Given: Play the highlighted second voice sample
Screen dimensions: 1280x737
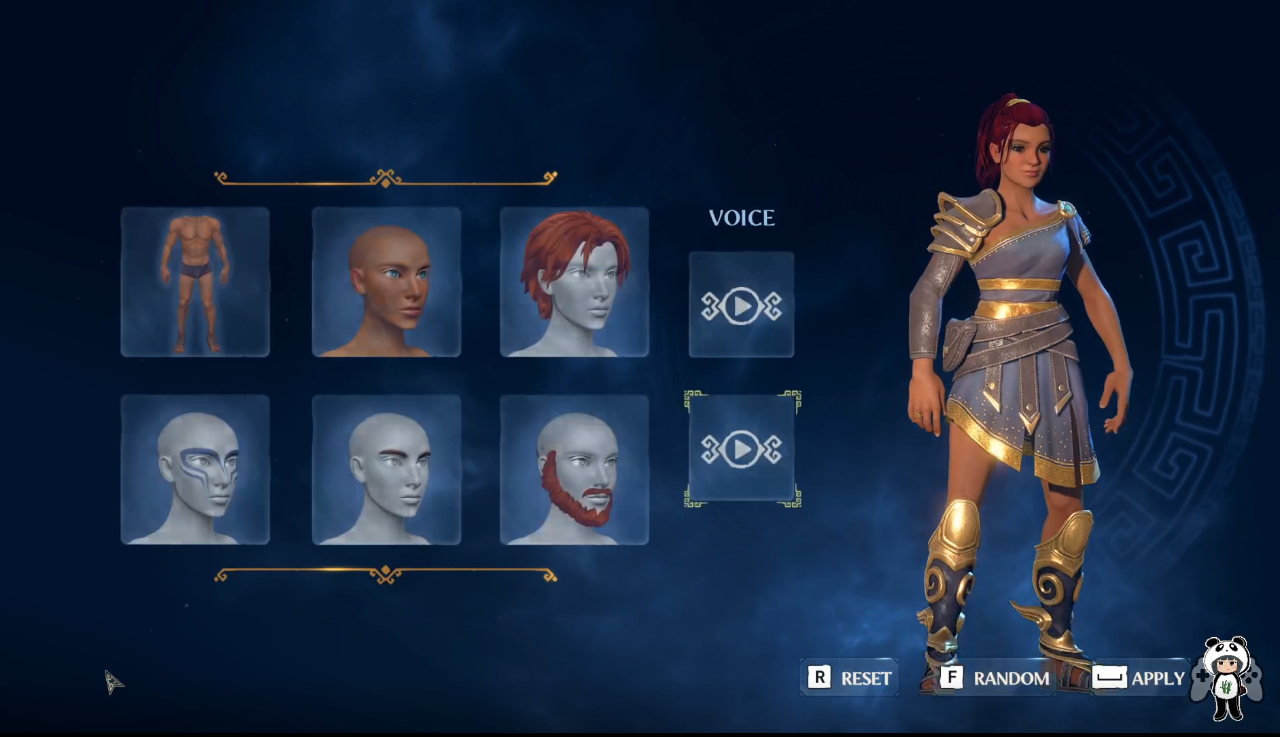Looking at the screenshot, I should coord(741,449).
